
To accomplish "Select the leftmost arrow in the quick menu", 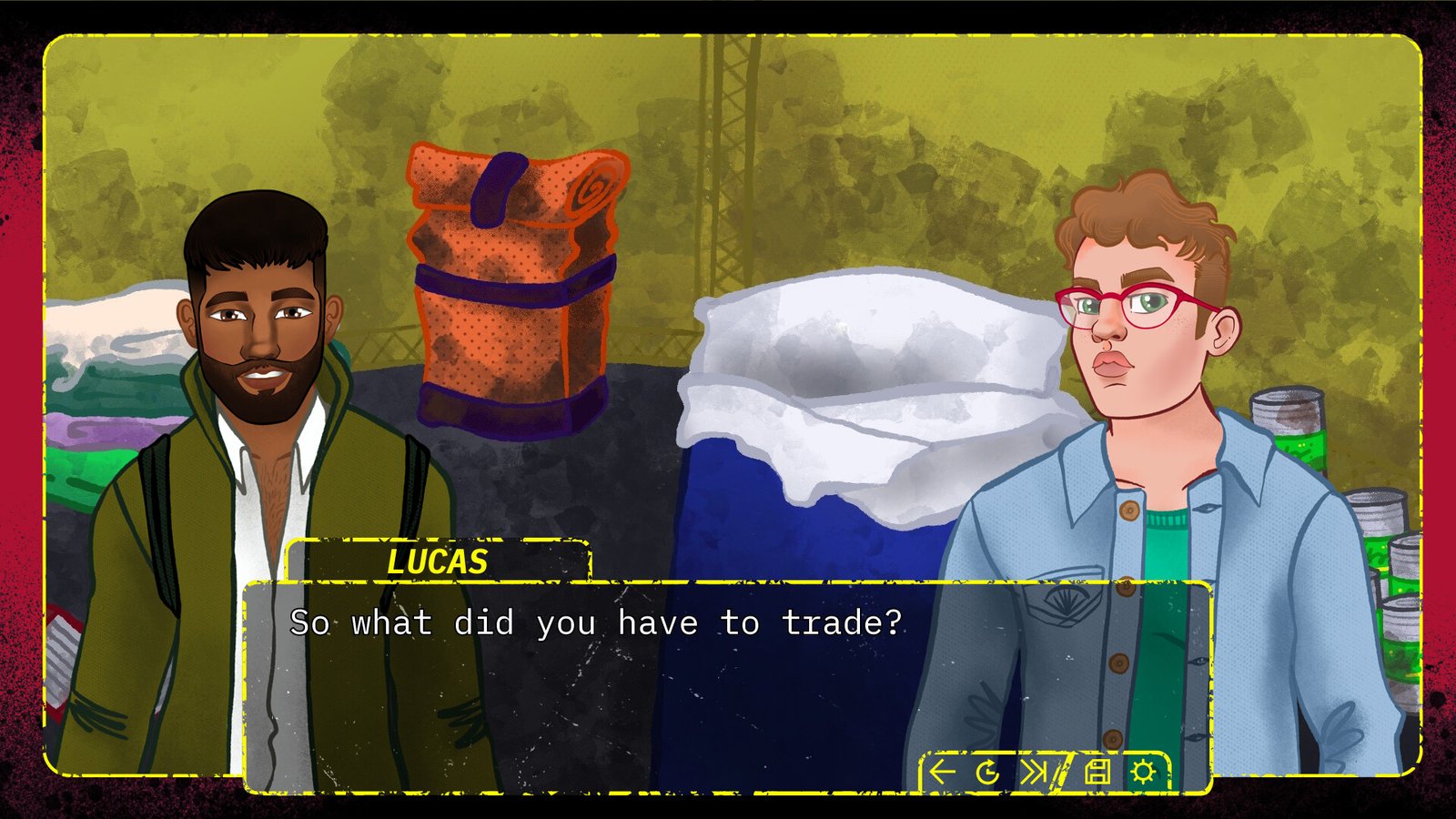I will 942,771.
